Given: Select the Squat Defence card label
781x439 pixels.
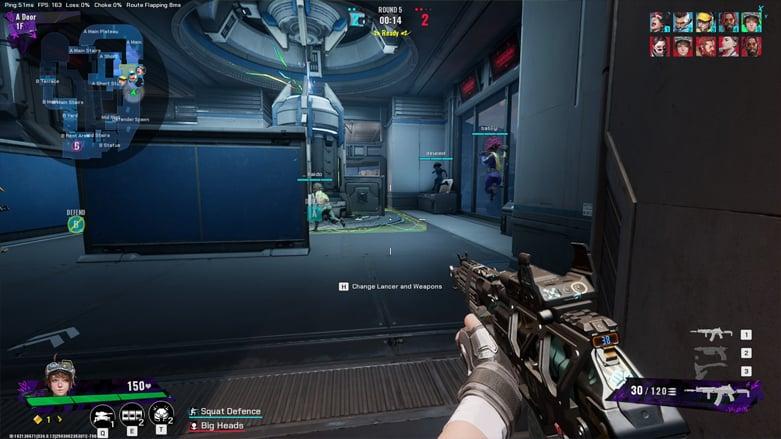Looking at the screenshot, I should point(230,411).
